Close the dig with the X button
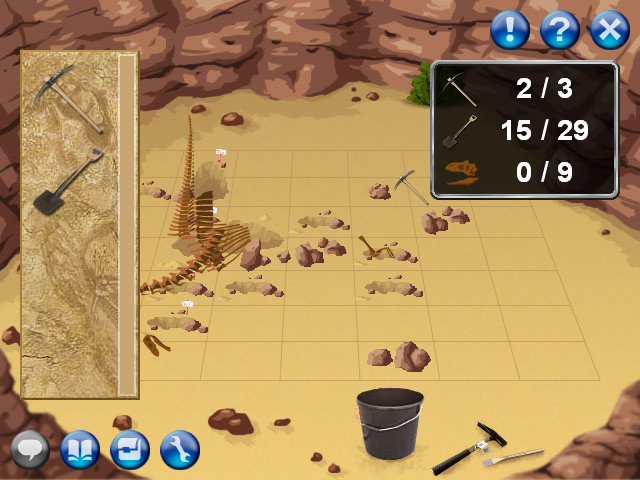The width and height of the screenshot is (640, 480). [609, 30]
